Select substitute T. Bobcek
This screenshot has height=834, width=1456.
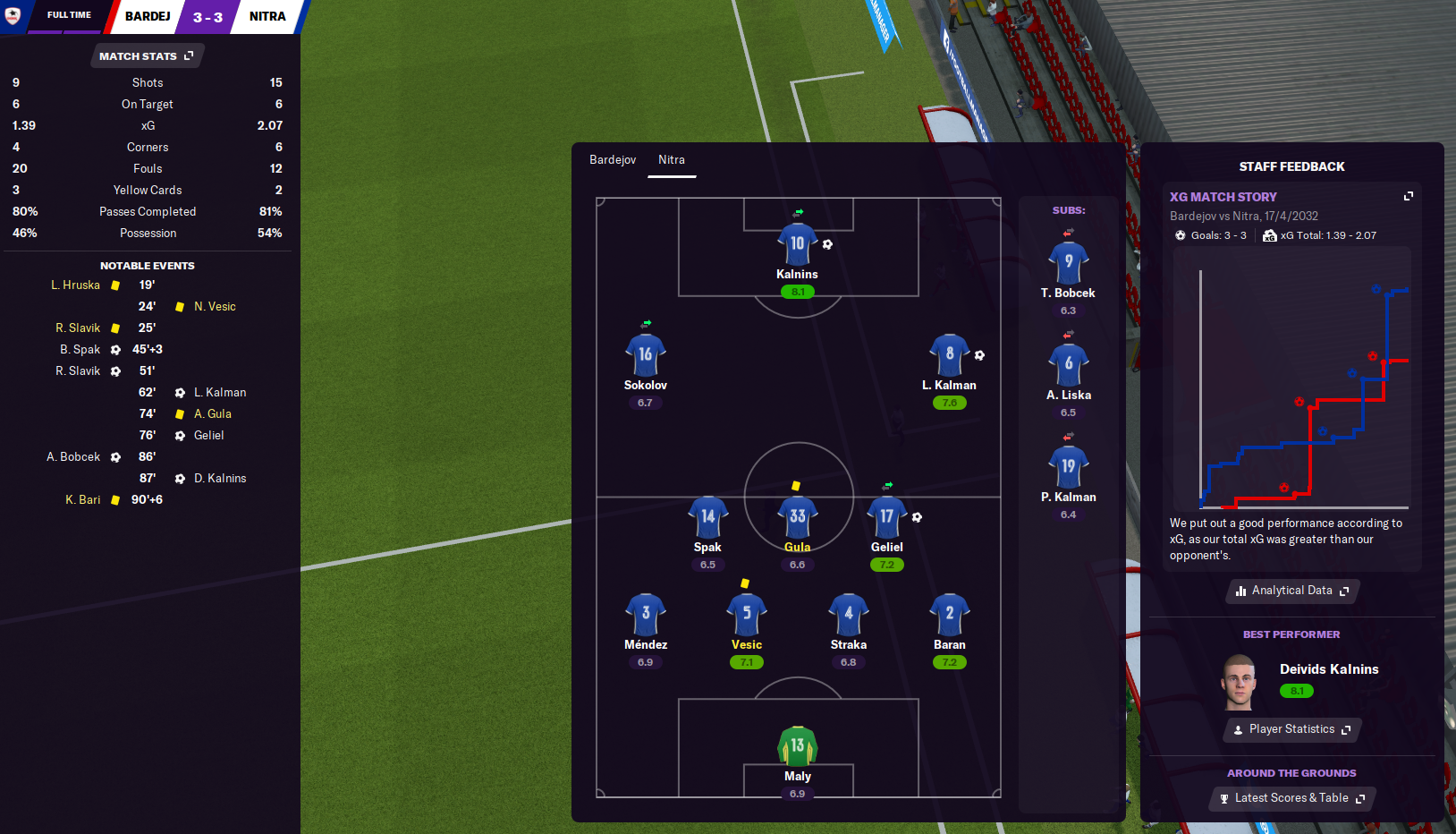(x=1068, y=263)
